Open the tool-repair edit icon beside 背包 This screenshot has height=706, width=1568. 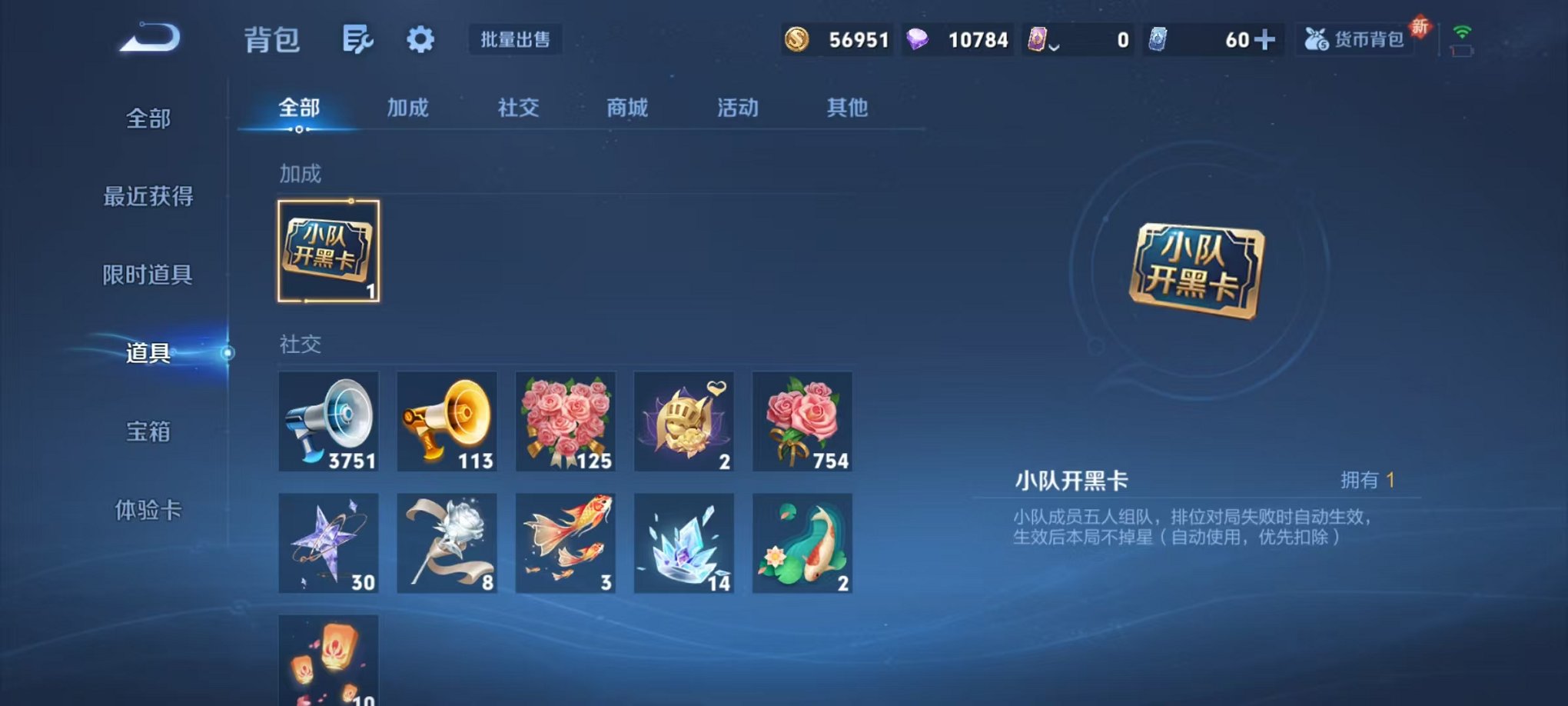pos(358,39)
